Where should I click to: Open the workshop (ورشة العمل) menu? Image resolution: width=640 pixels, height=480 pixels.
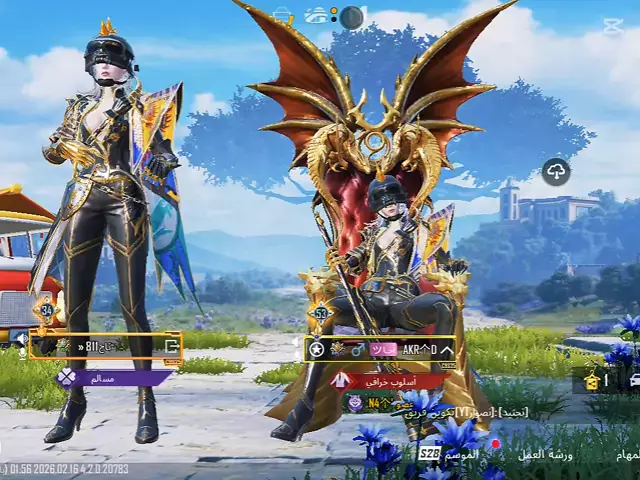[551, 454]
